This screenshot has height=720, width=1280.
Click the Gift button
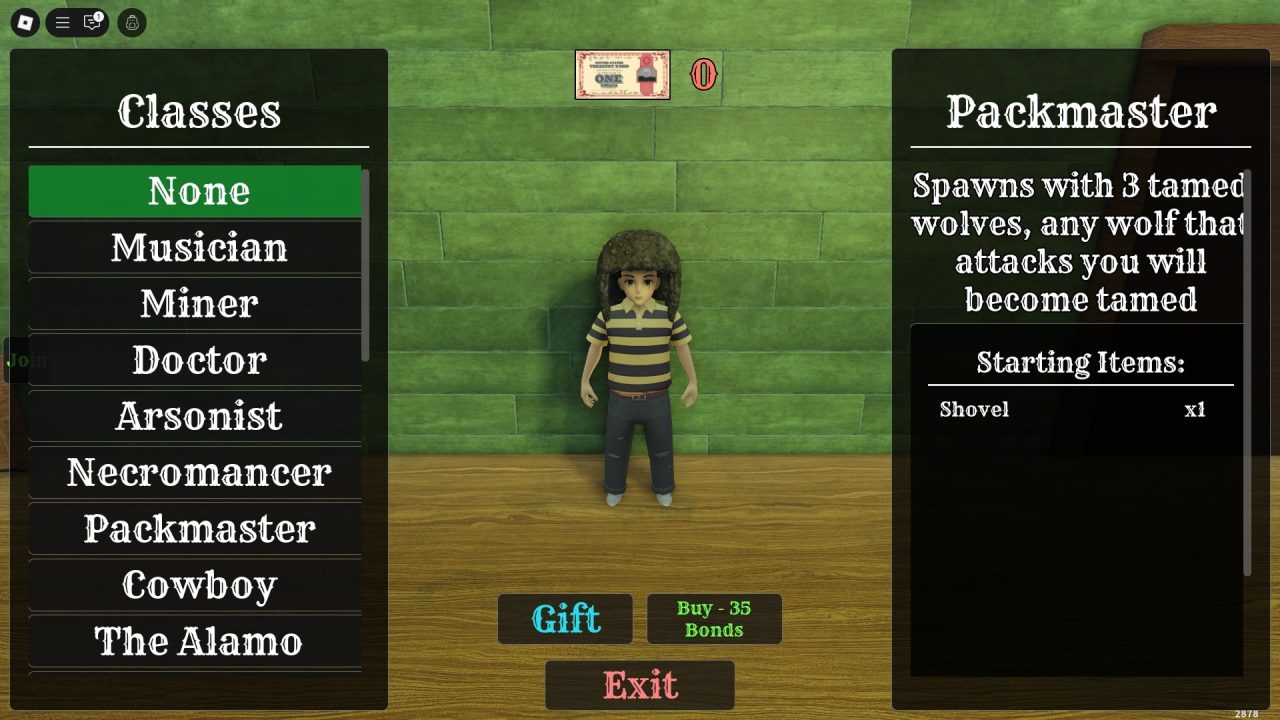point(566,619)
